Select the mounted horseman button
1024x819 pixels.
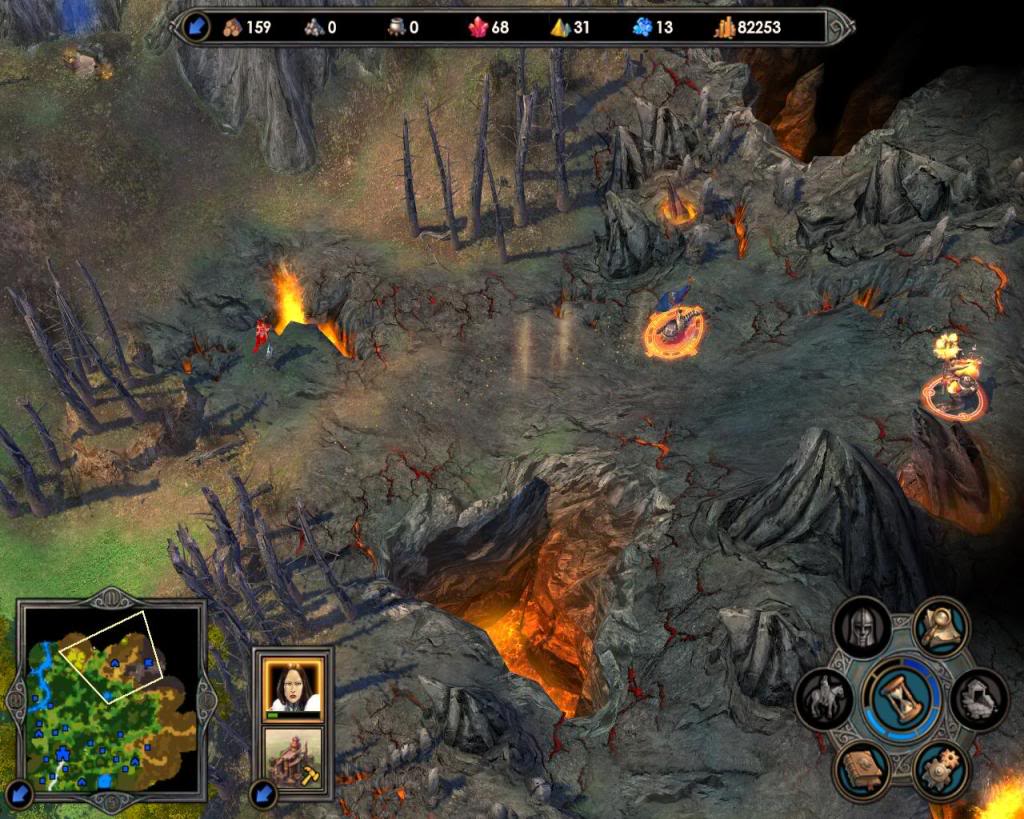824,699
